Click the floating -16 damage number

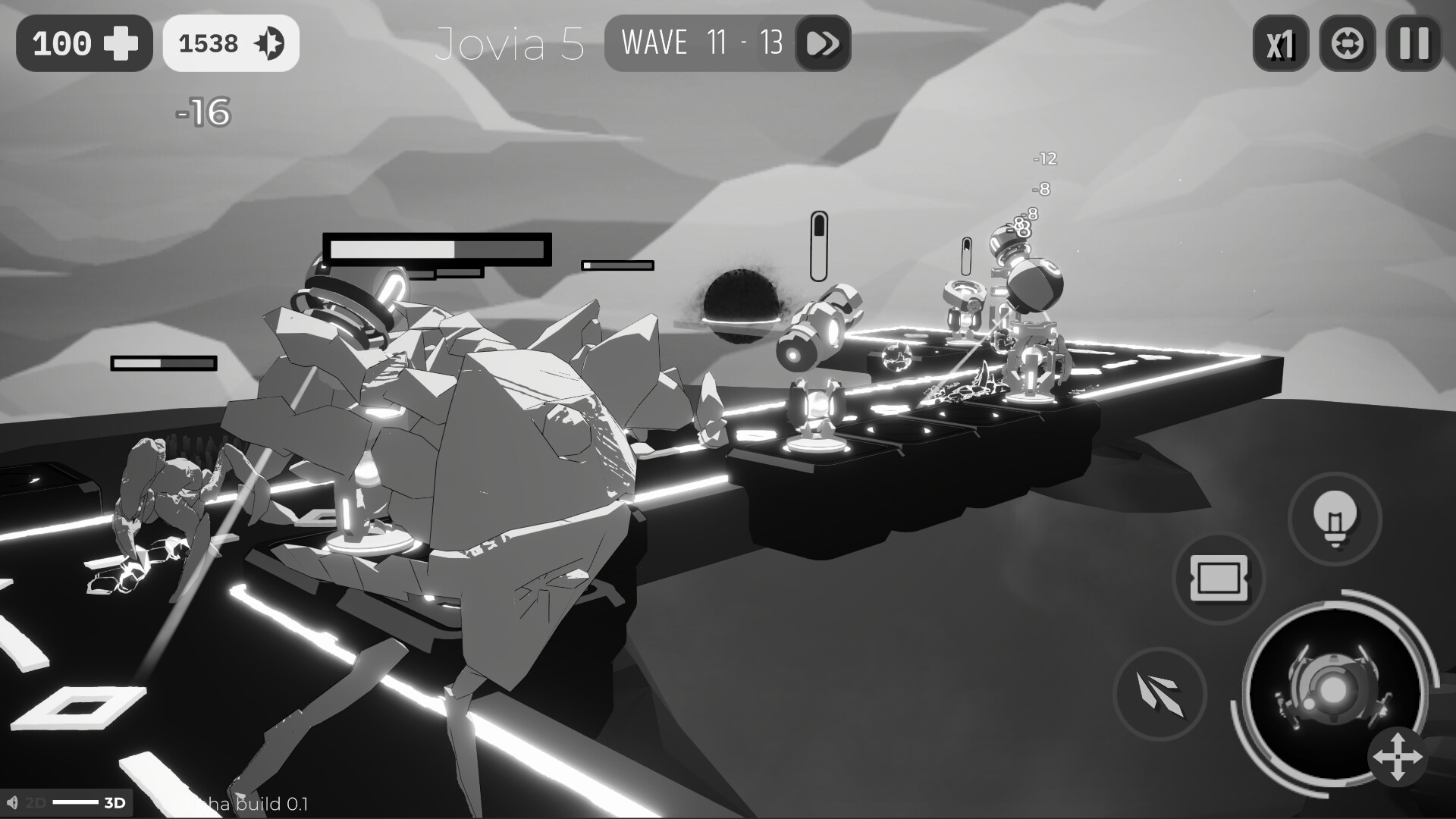pos(202,112)
